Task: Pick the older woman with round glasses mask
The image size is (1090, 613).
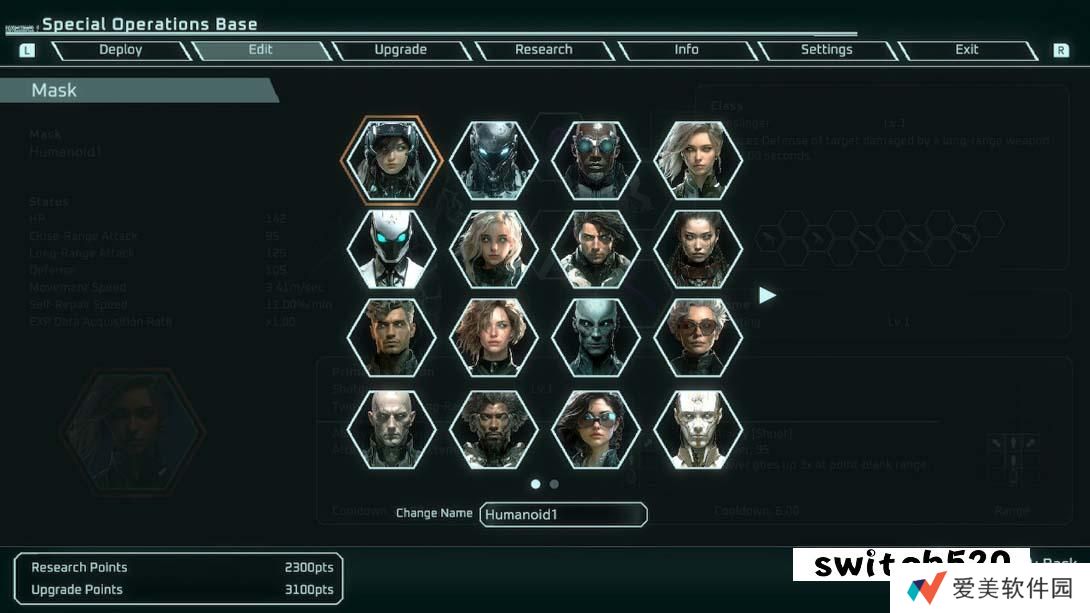Action: click(698, 338)
